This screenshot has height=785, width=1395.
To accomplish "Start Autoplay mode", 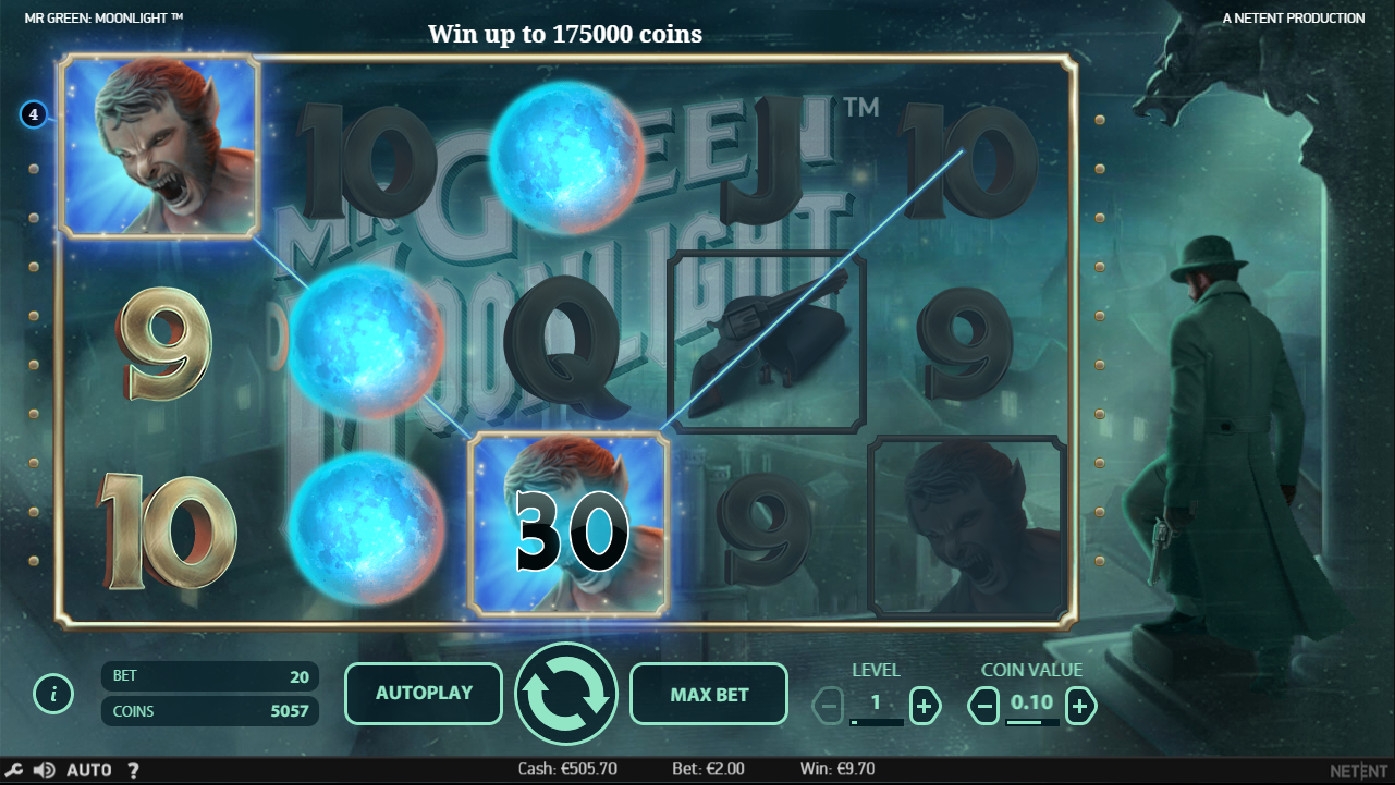I will (x=423, y=693).
